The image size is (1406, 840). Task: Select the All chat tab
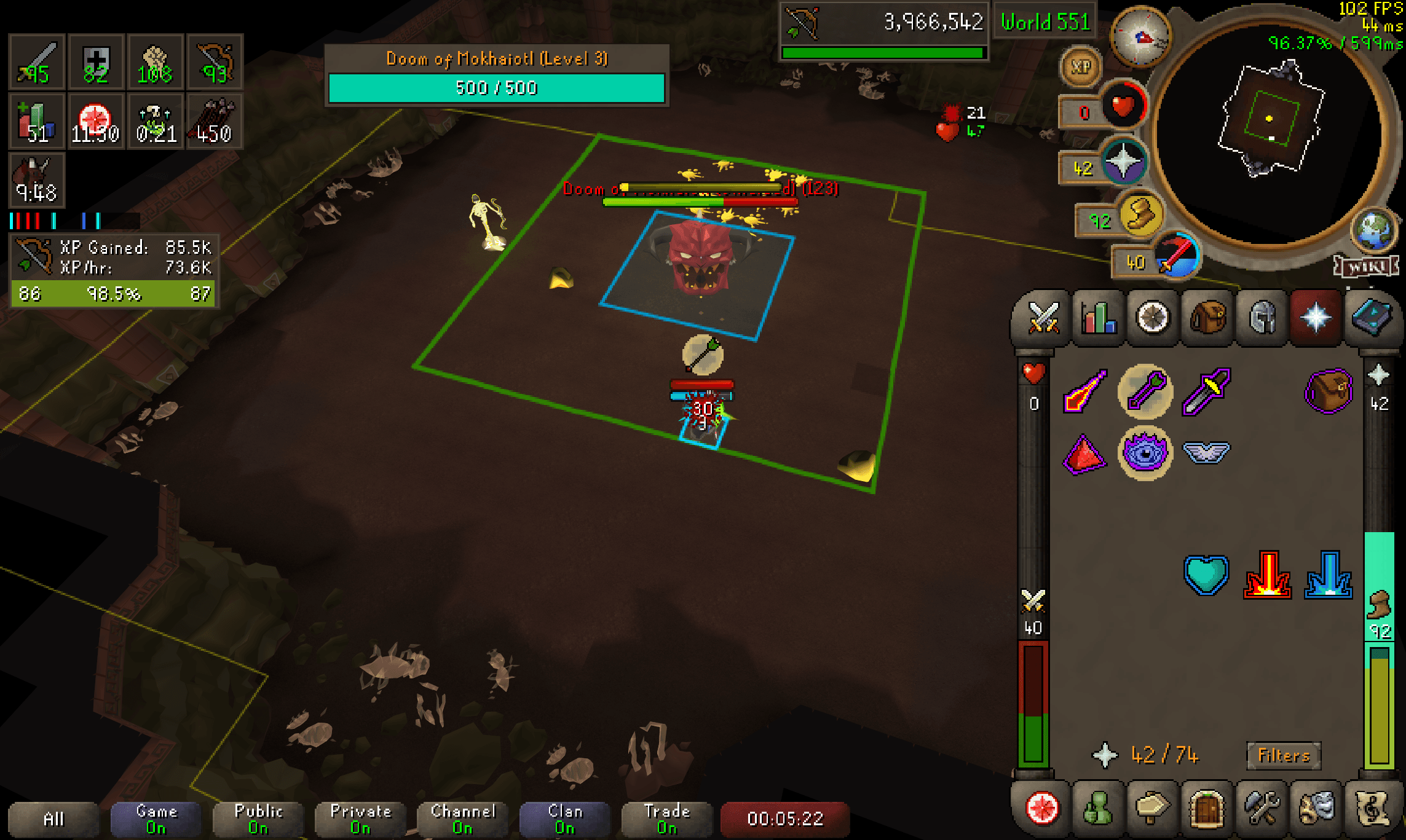(55, 819)
